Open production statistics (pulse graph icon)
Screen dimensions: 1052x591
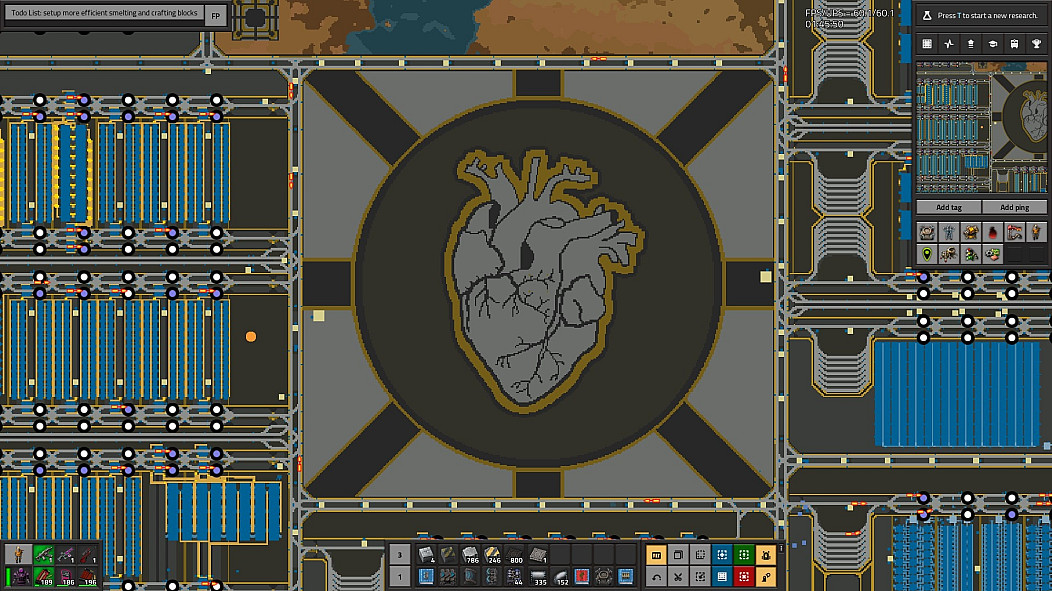(x=949, y=44)
